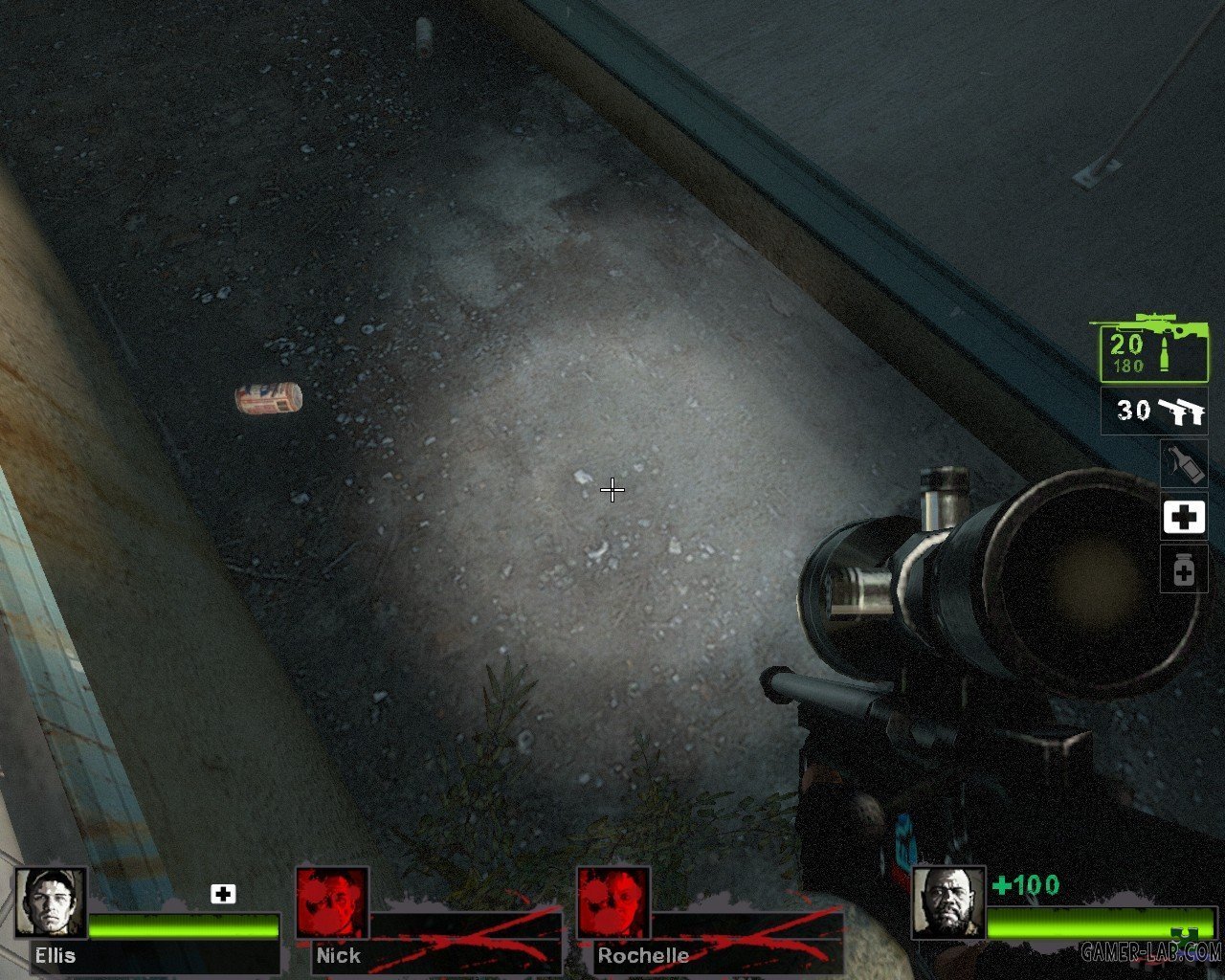The image size is (1225, 980).
Task: Select Rochelle's red portrait
Action: (613, 903)
